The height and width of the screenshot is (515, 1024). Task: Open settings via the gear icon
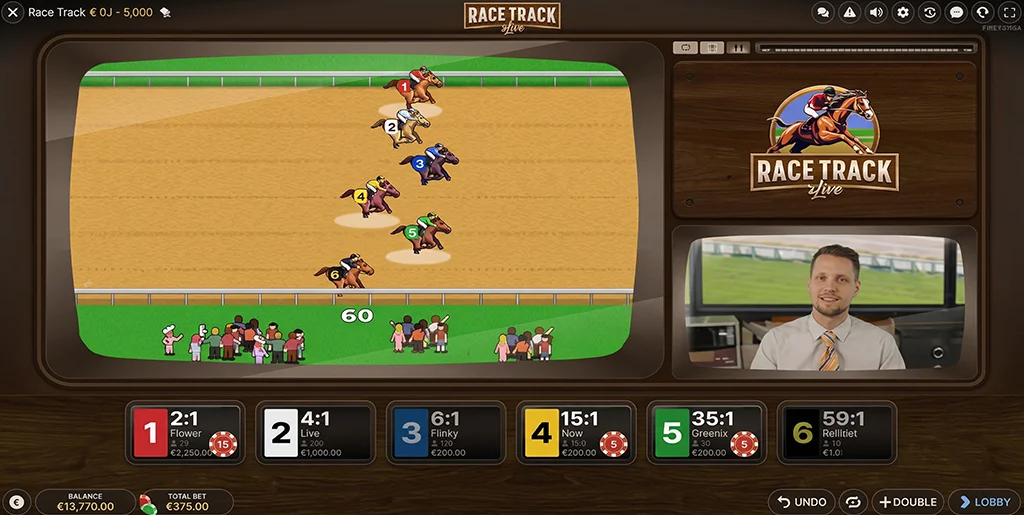(903, 13)
